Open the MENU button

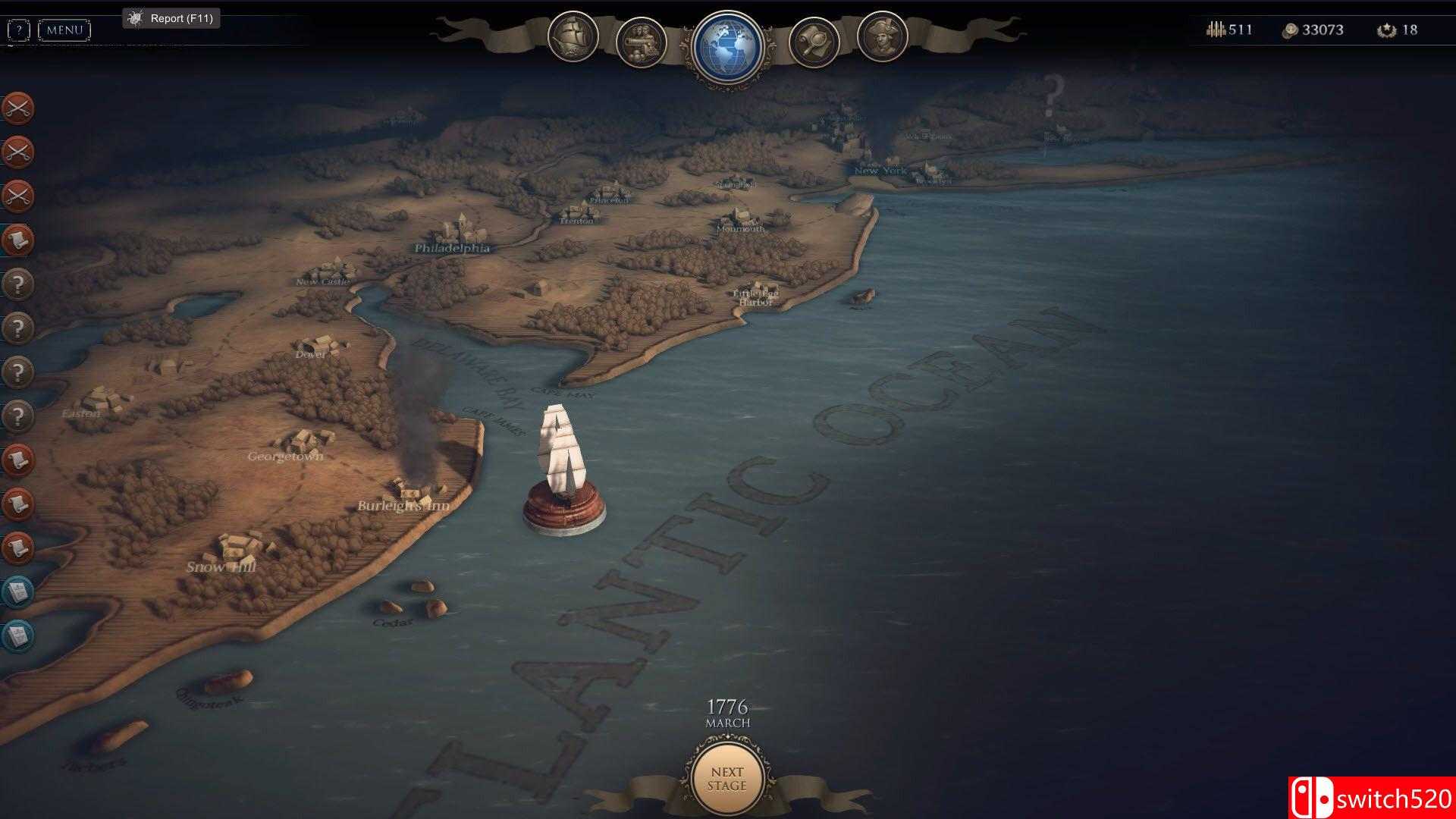(x=64, y=30)
